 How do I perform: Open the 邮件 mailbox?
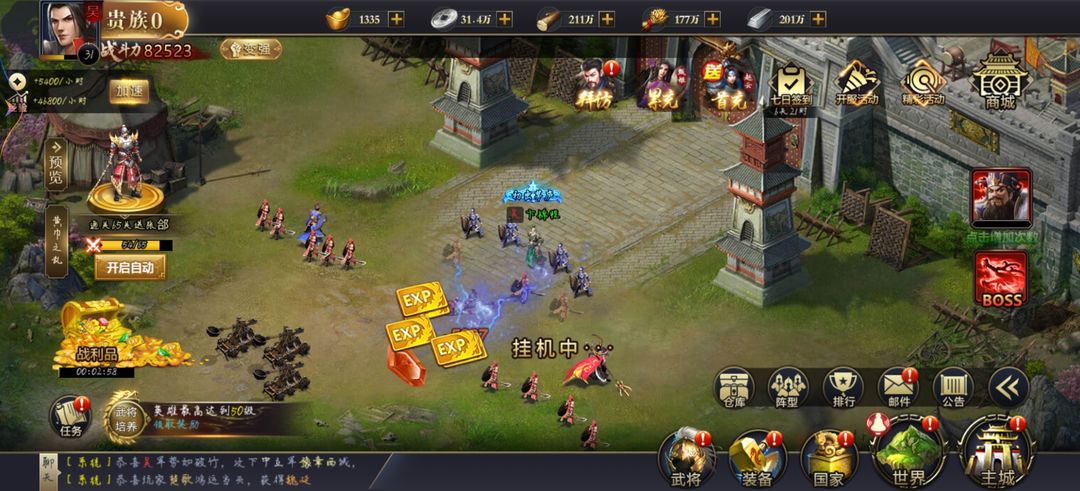[x=898, y=388]
